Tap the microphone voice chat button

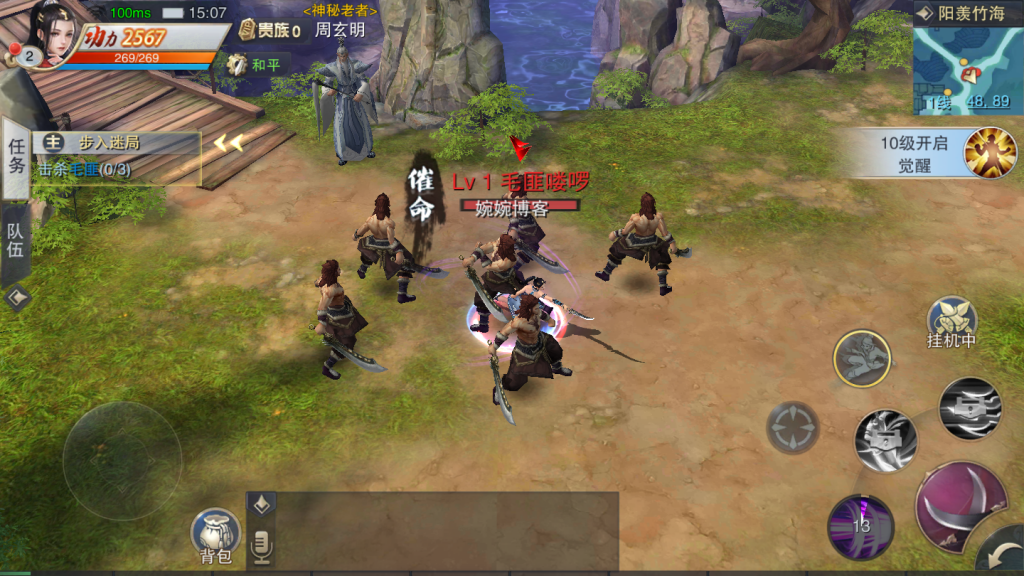click(x=262, y=546)
